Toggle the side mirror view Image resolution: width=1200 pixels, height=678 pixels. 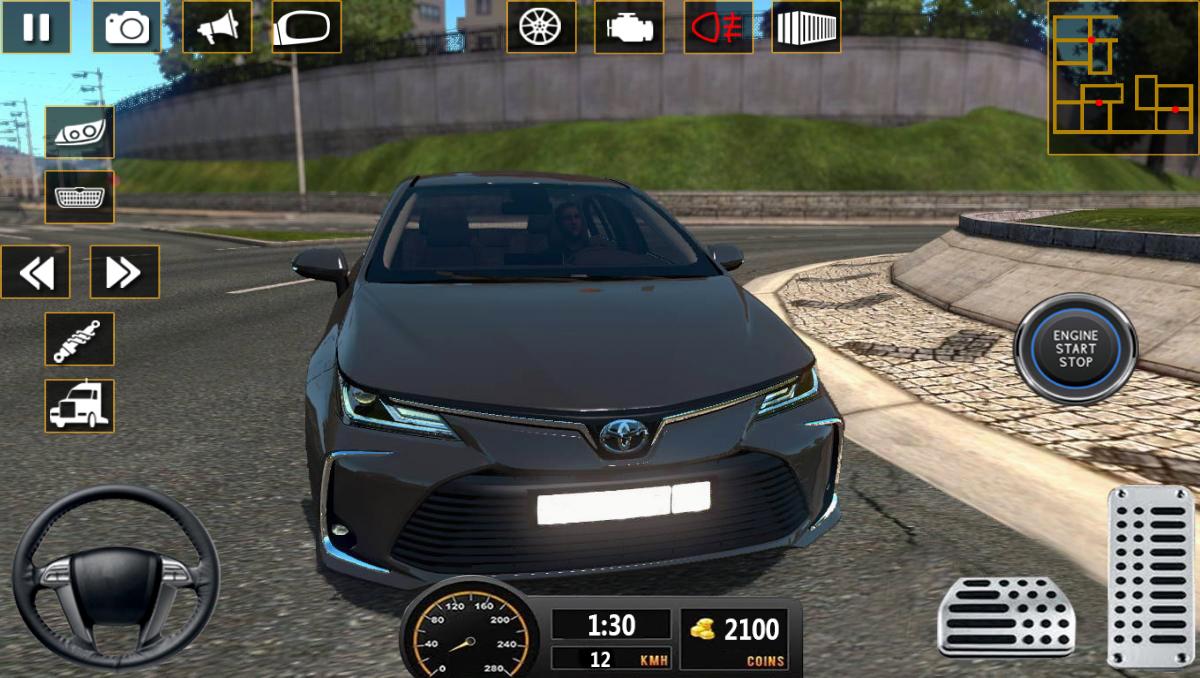pos(306,27)
